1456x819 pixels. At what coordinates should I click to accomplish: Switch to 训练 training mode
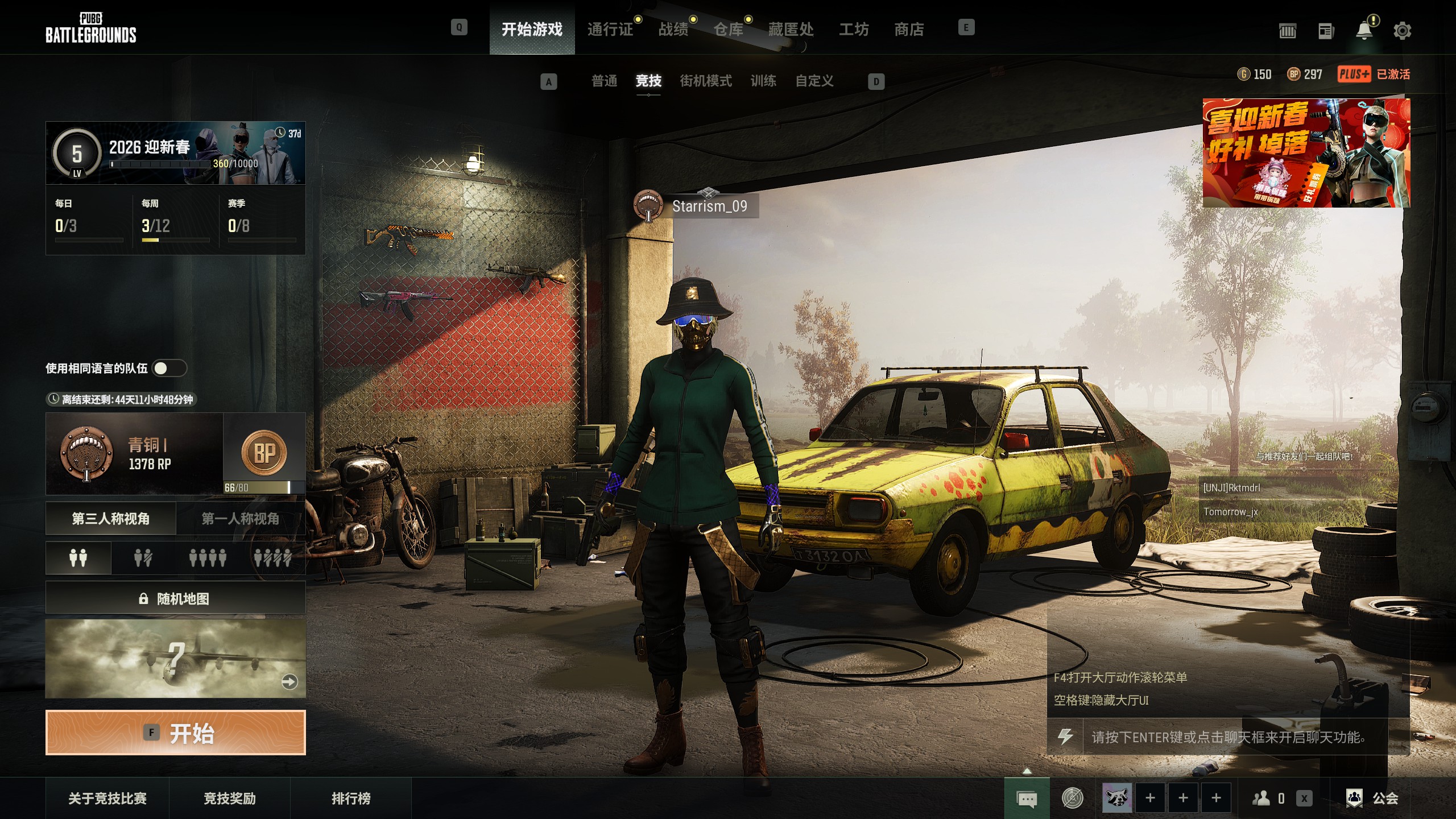(x=763, y=81)
